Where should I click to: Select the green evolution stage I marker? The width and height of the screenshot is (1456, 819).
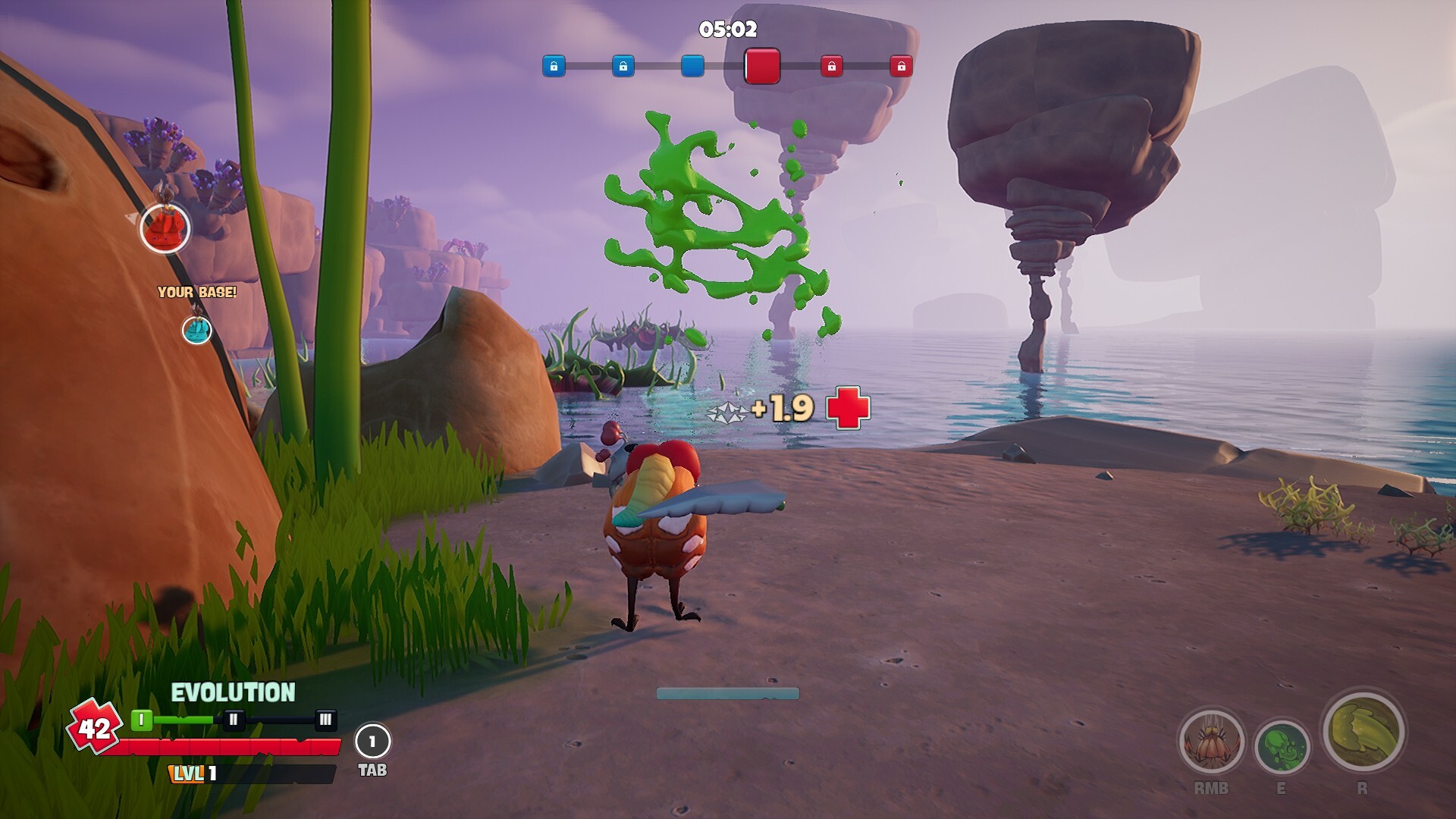tap(141, 720)
